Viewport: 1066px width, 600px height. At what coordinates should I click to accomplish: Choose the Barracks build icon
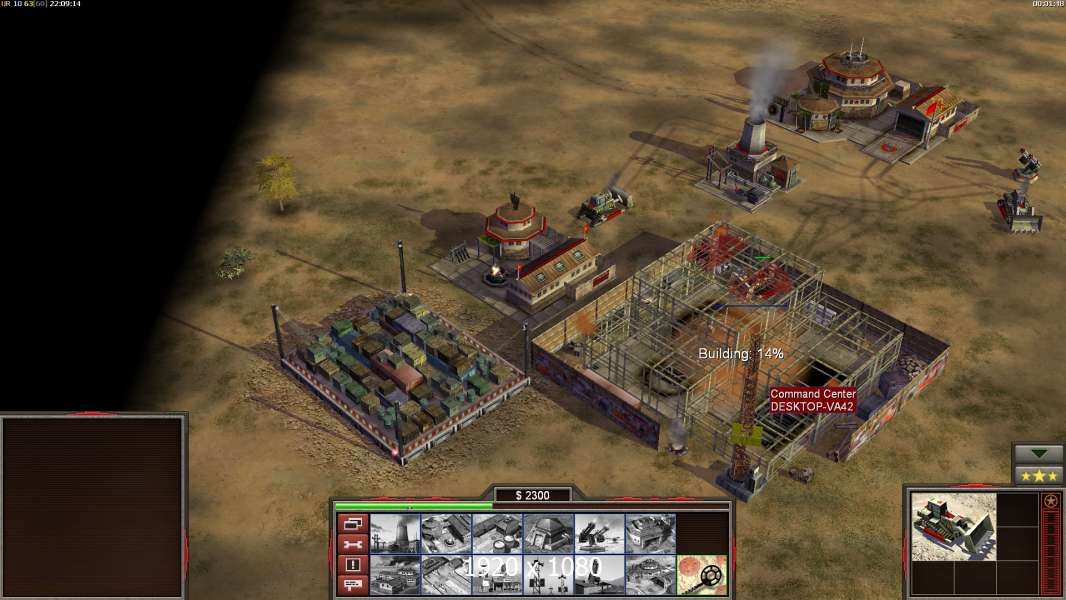coord(446,534)
